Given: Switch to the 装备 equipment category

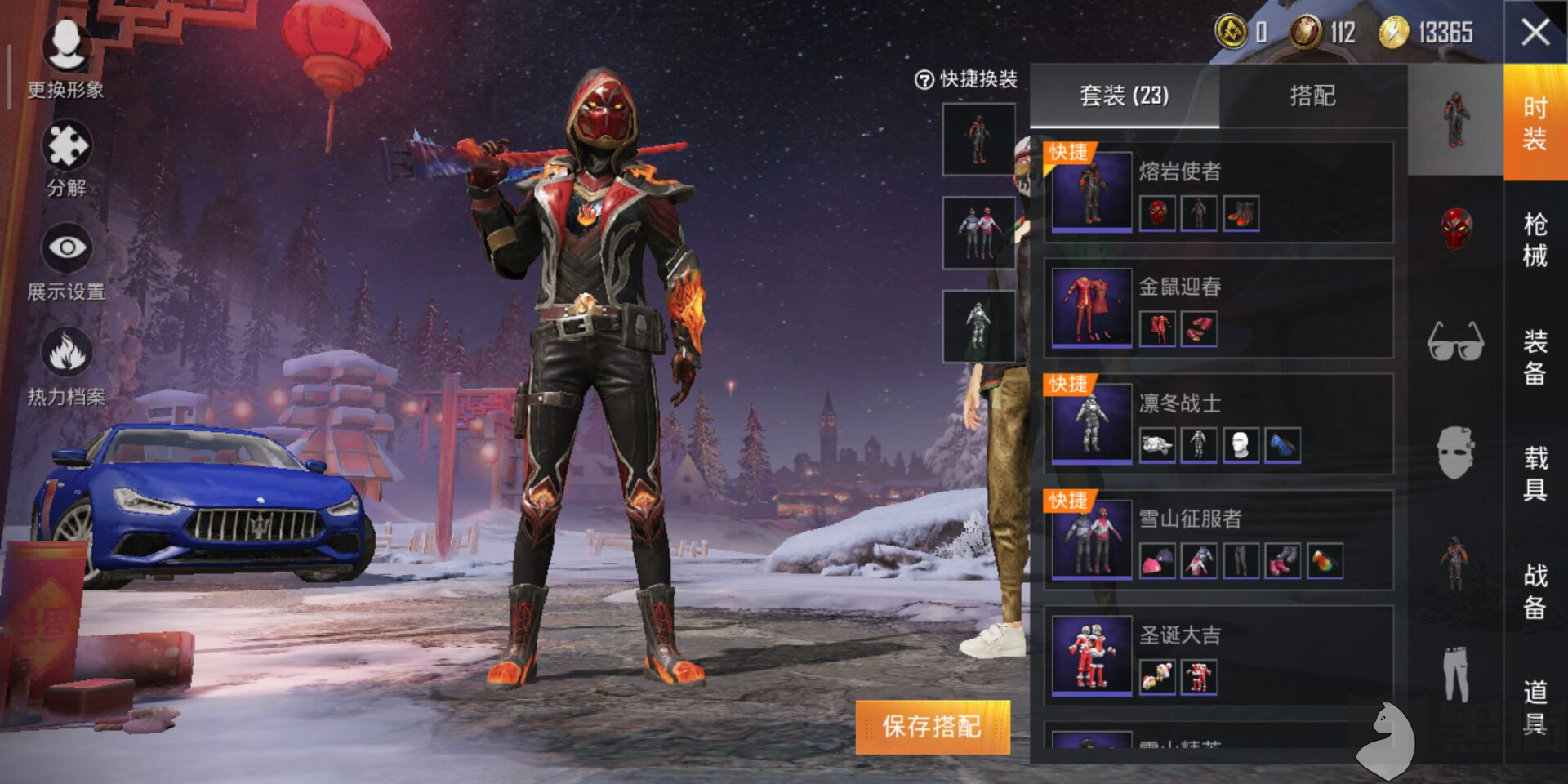Looking at the screenshot, I should point(1535,357).
